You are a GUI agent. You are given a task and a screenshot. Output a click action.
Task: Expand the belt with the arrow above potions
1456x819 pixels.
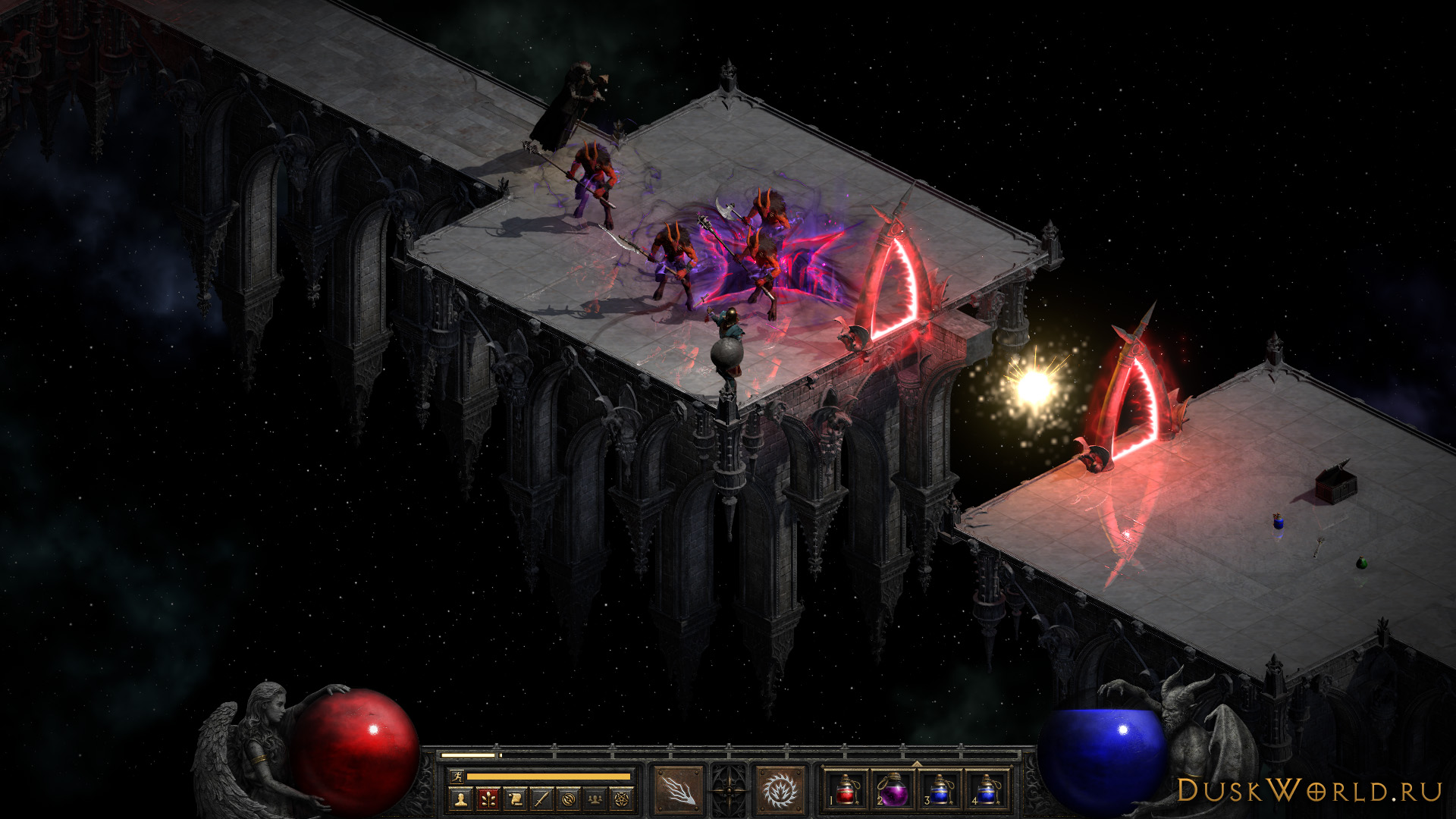[916, 764]
